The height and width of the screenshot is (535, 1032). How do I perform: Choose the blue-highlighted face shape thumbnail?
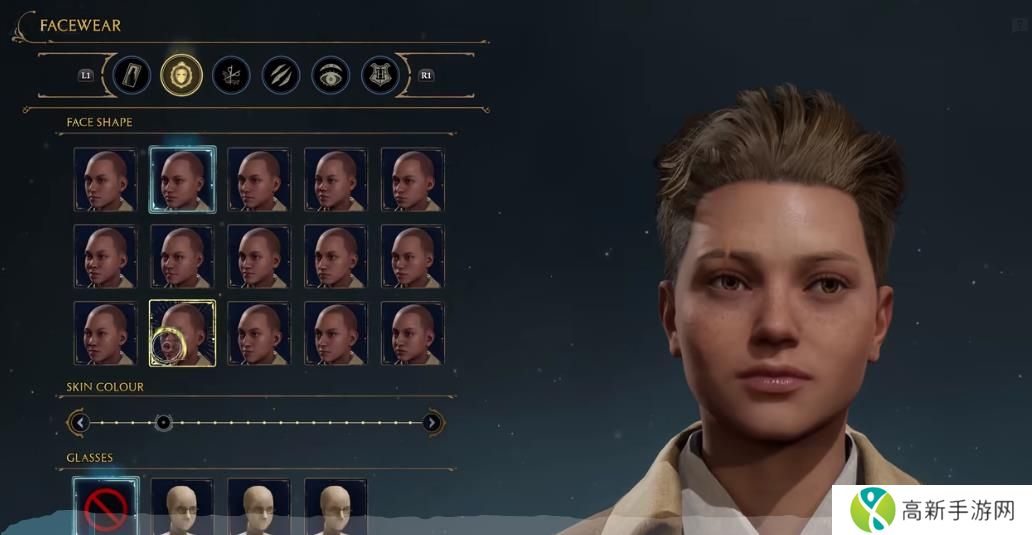pyautogui.click(x=182, y=179)
